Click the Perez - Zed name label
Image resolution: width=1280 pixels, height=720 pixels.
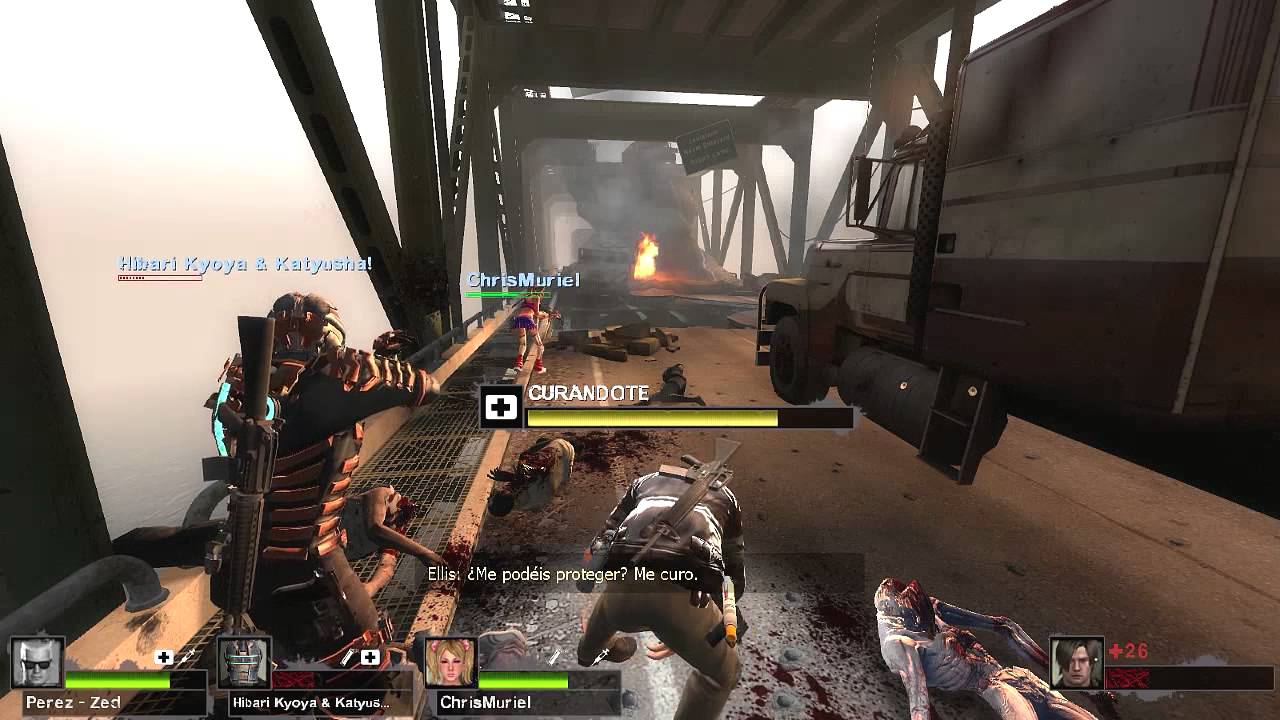75,700
